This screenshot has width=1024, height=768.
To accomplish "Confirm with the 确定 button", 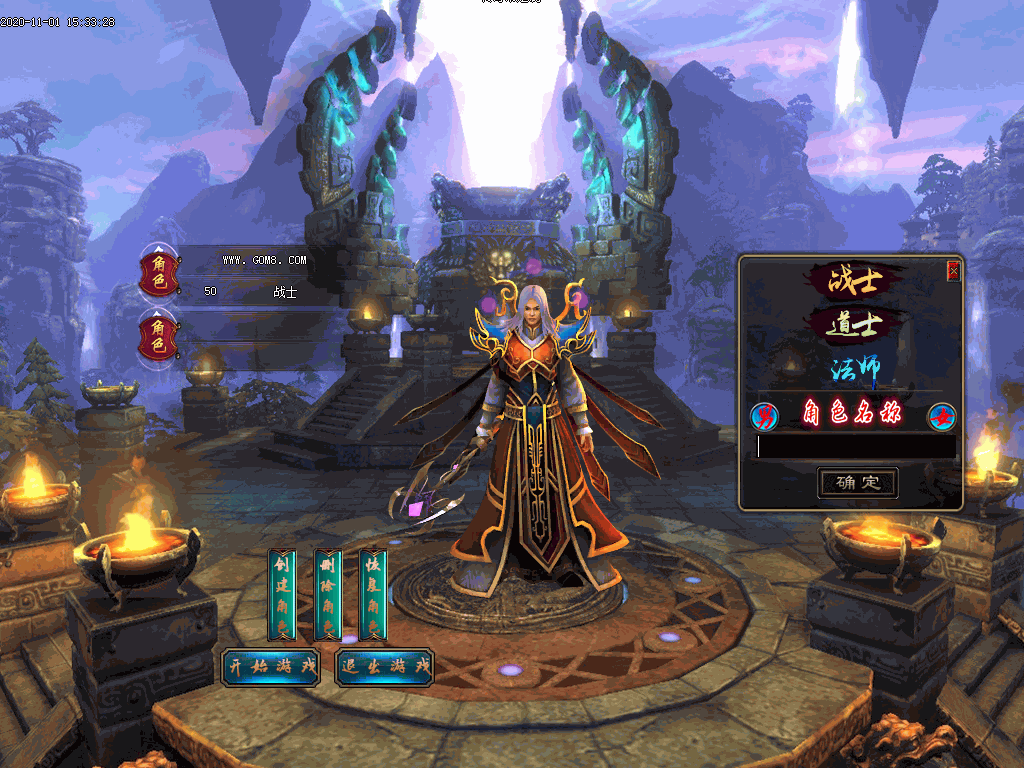I will [x=857, y=483].
